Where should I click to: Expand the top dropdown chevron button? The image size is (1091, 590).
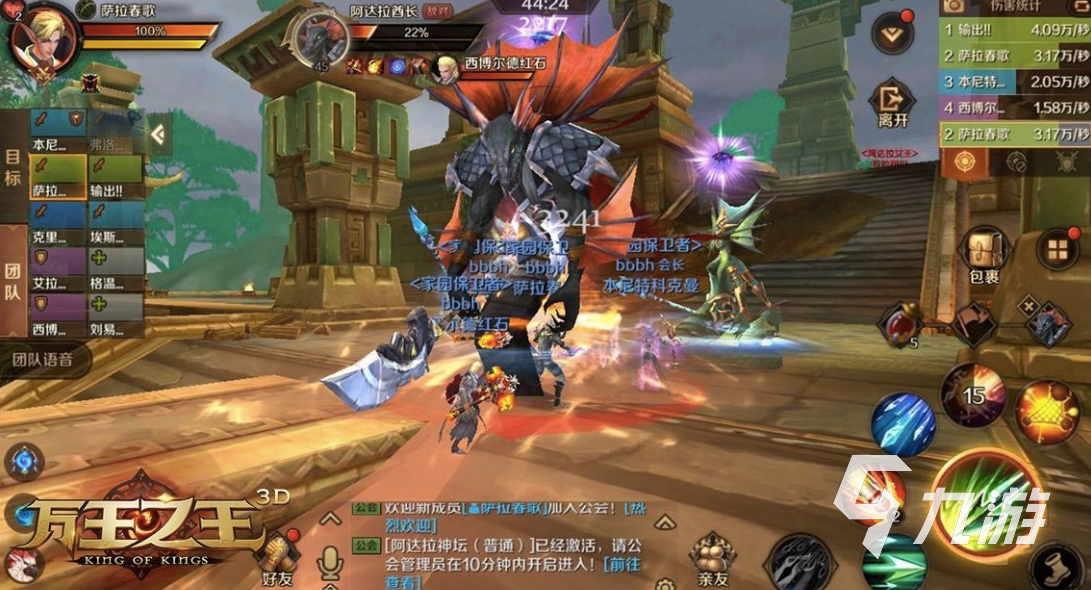pos(892,34)
